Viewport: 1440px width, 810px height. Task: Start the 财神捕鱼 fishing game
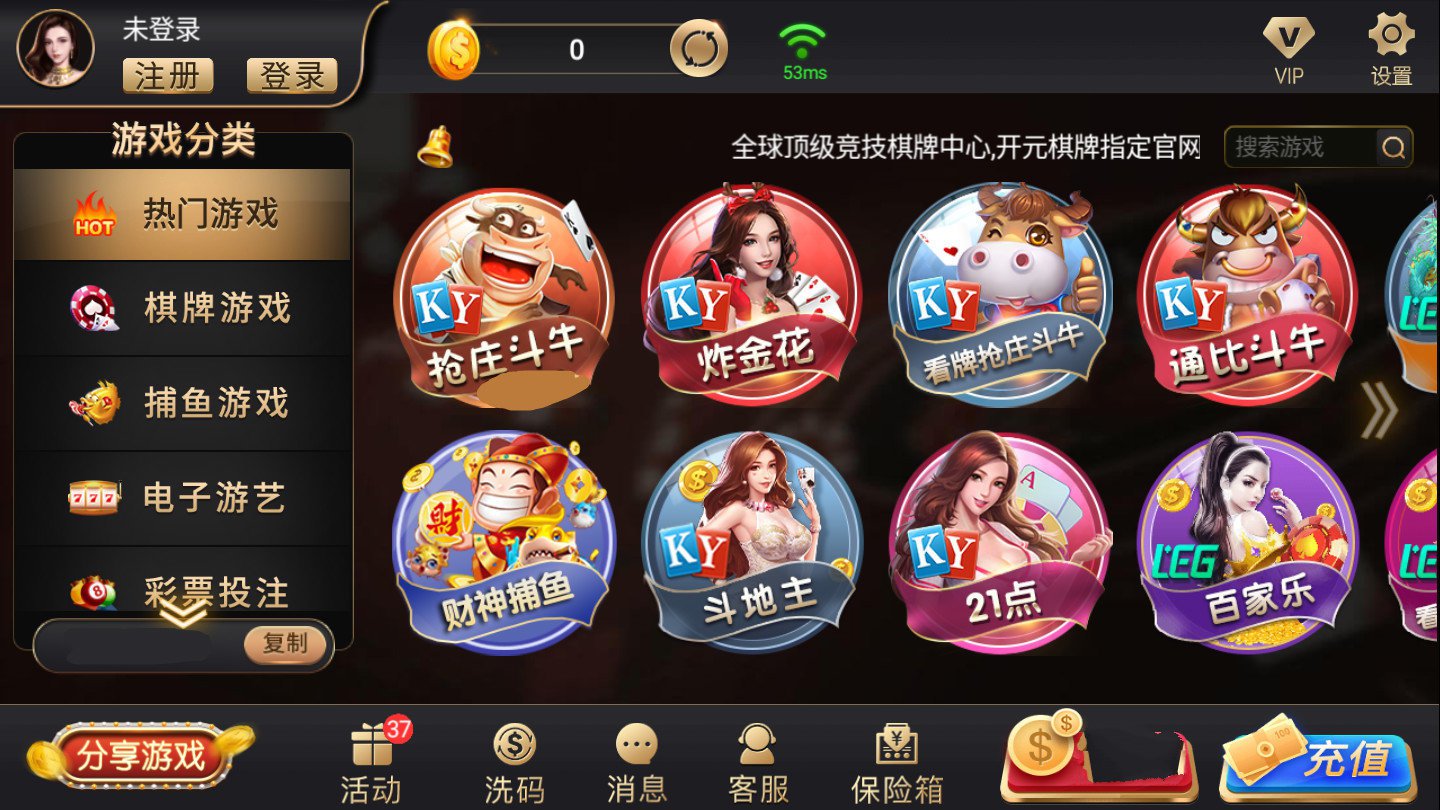point(504,540)
